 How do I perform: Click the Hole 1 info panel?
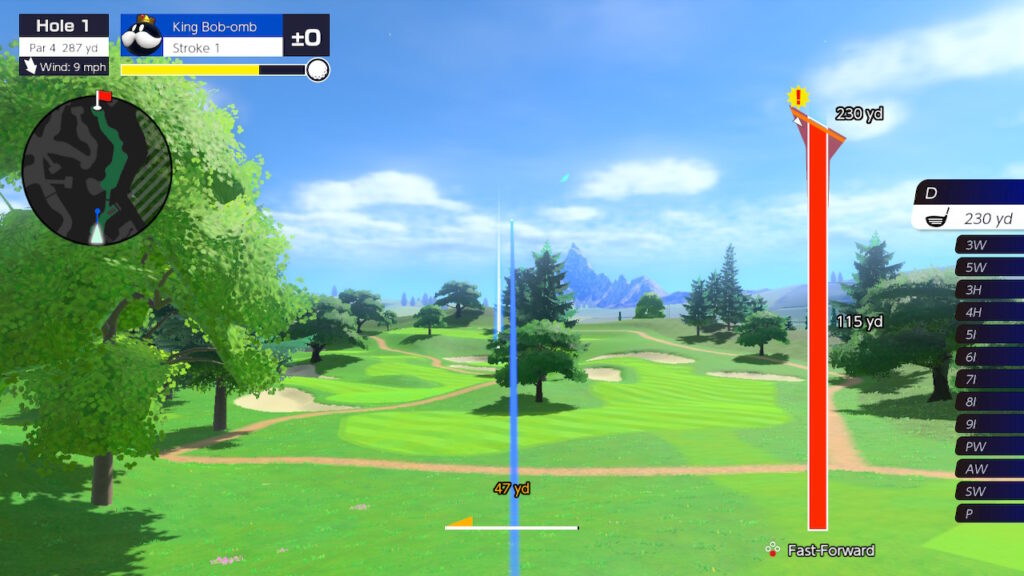(x=64, y=44)
